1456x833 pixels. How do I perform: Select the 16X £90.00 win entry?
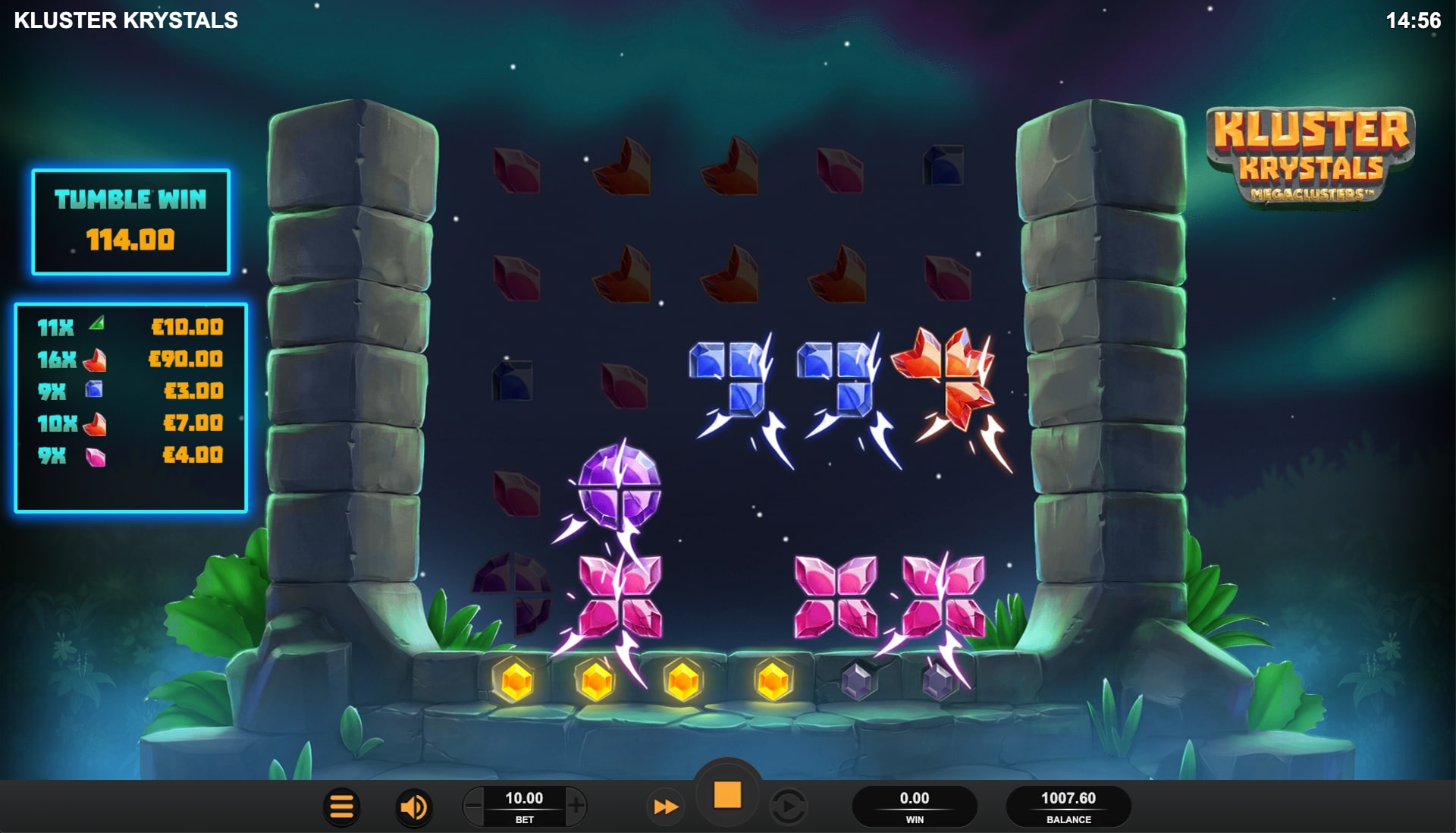(129, 359)
